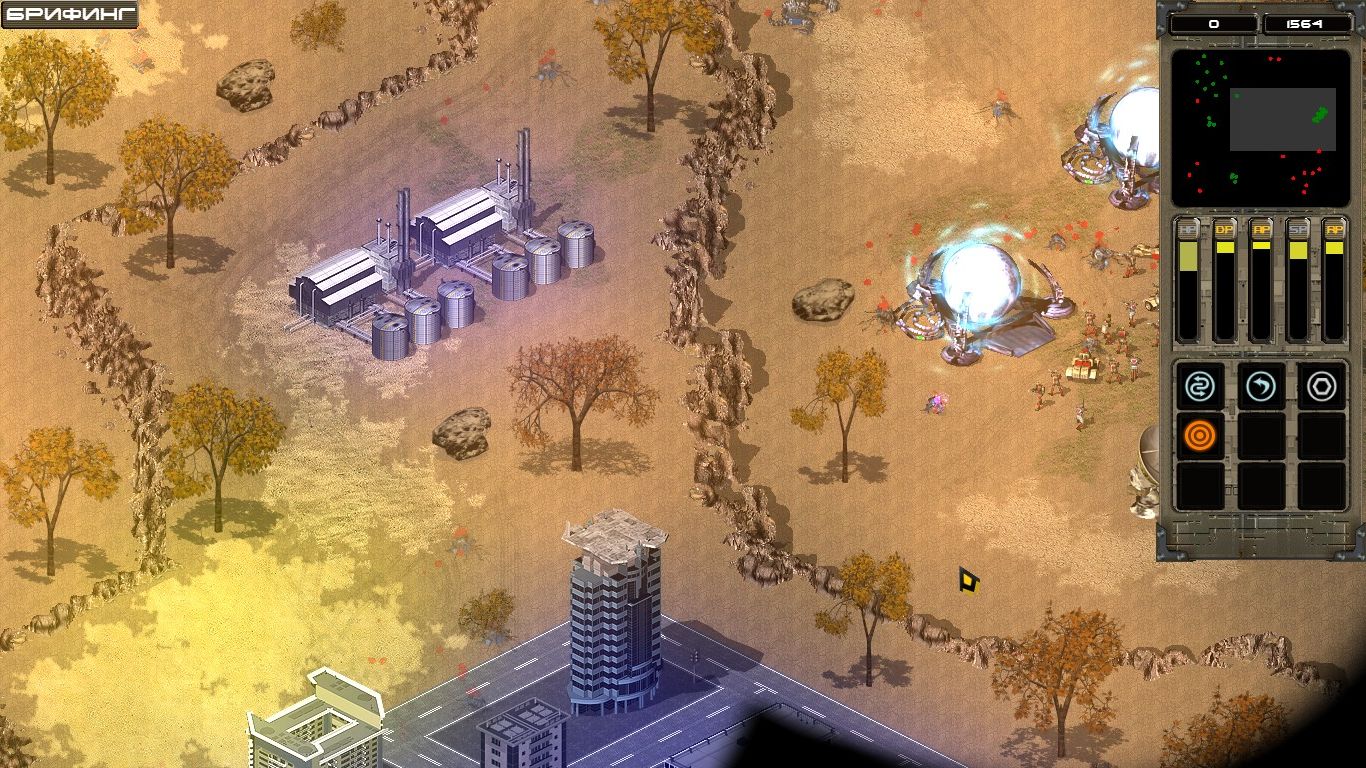Open the БРИФИНГ briefing panel
The height and width of the screenshot is (768, 1366).
pos(70,14)
